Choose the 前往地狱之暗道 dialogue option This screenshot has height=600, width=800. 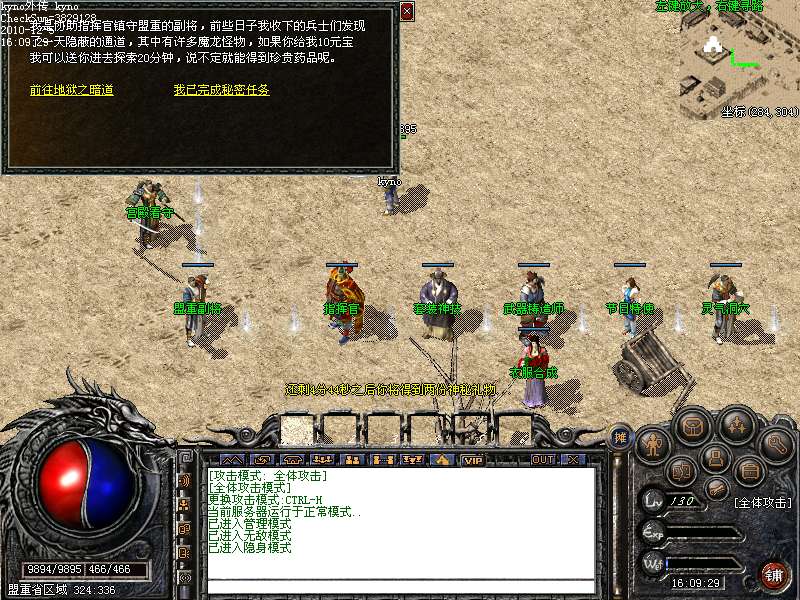(x=71, y=90)
